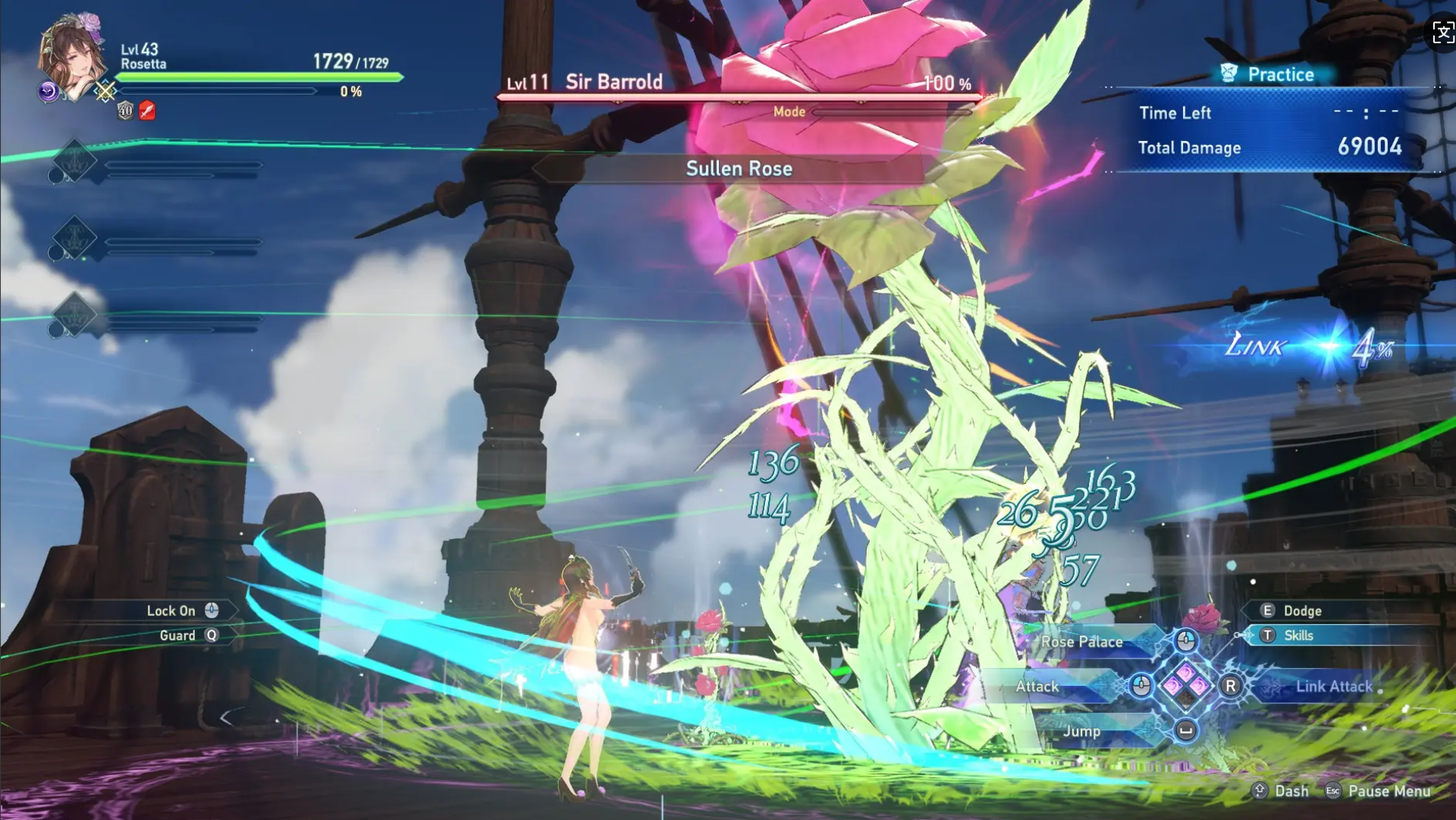1456x820 pixels.
Task: Toggle the fullscreen capture overlay icon
Action: (1442, 33)
